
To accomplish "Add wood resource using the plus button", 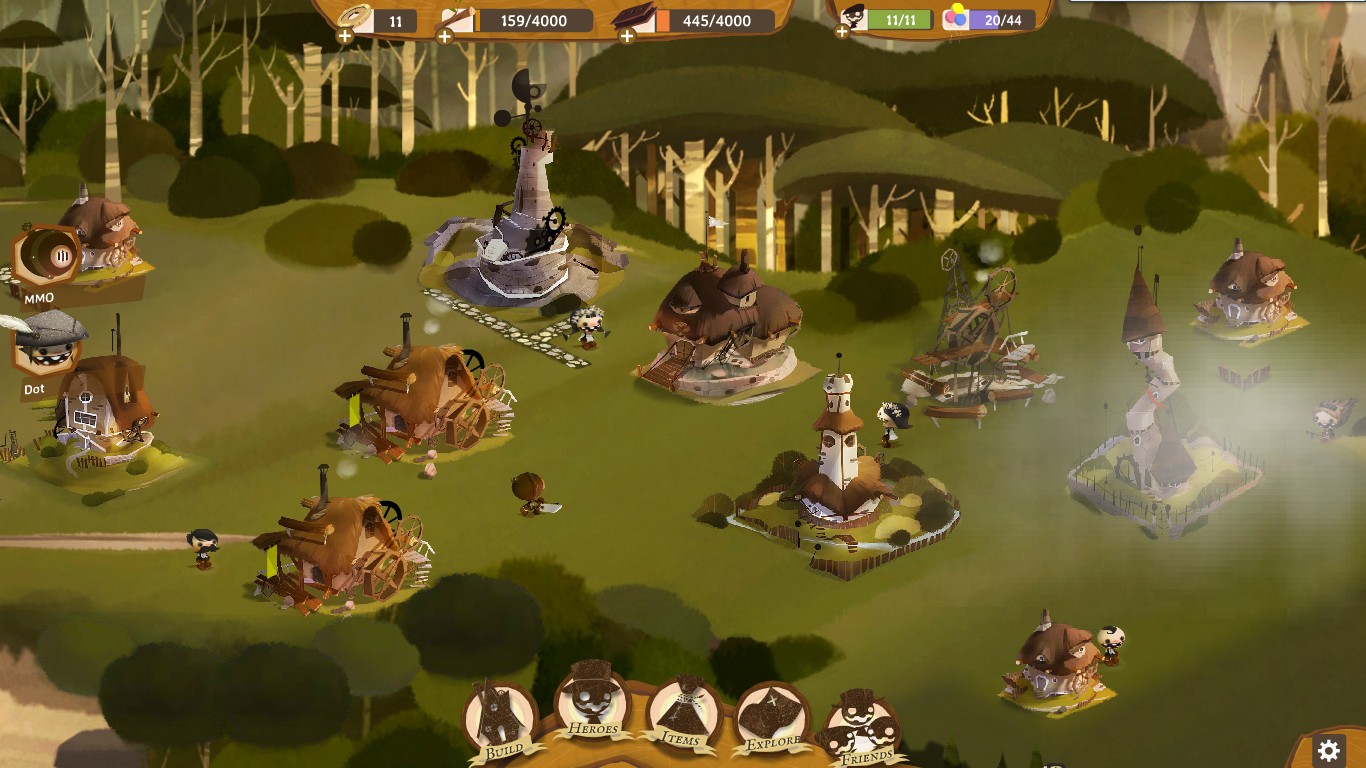I will tap(445, 36).
